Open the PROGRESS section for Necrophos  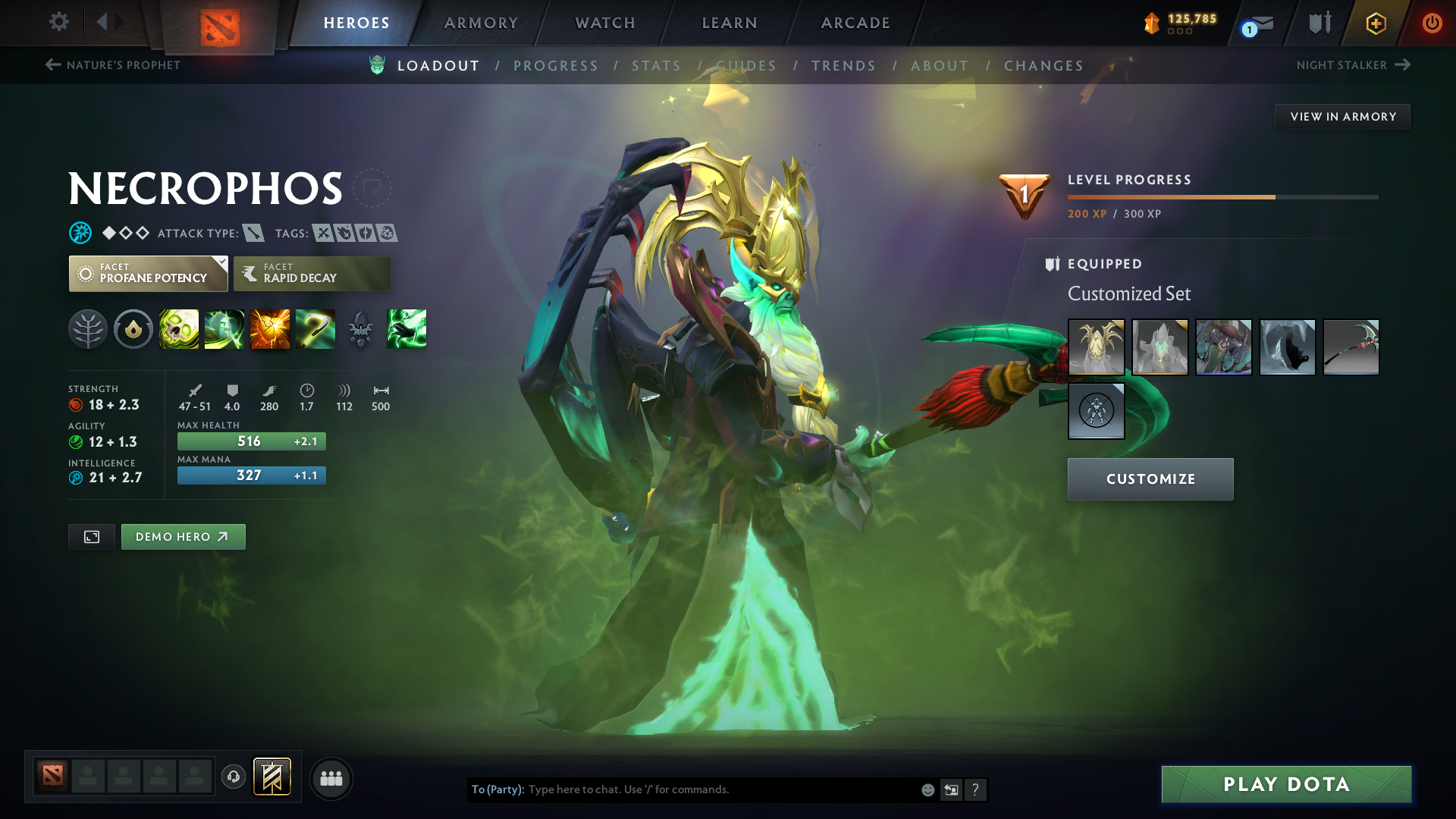[x=556, y=65]
